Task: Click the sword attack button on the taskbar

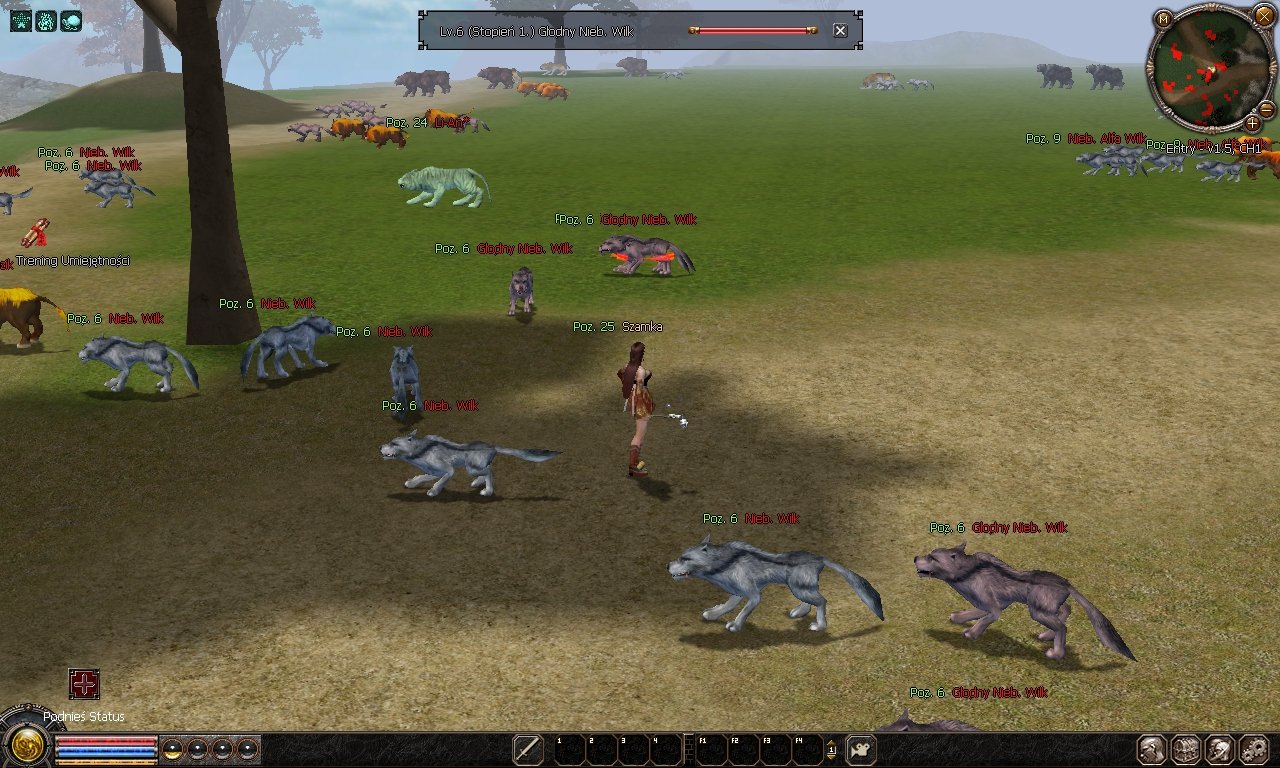Action: click(528, 749)
